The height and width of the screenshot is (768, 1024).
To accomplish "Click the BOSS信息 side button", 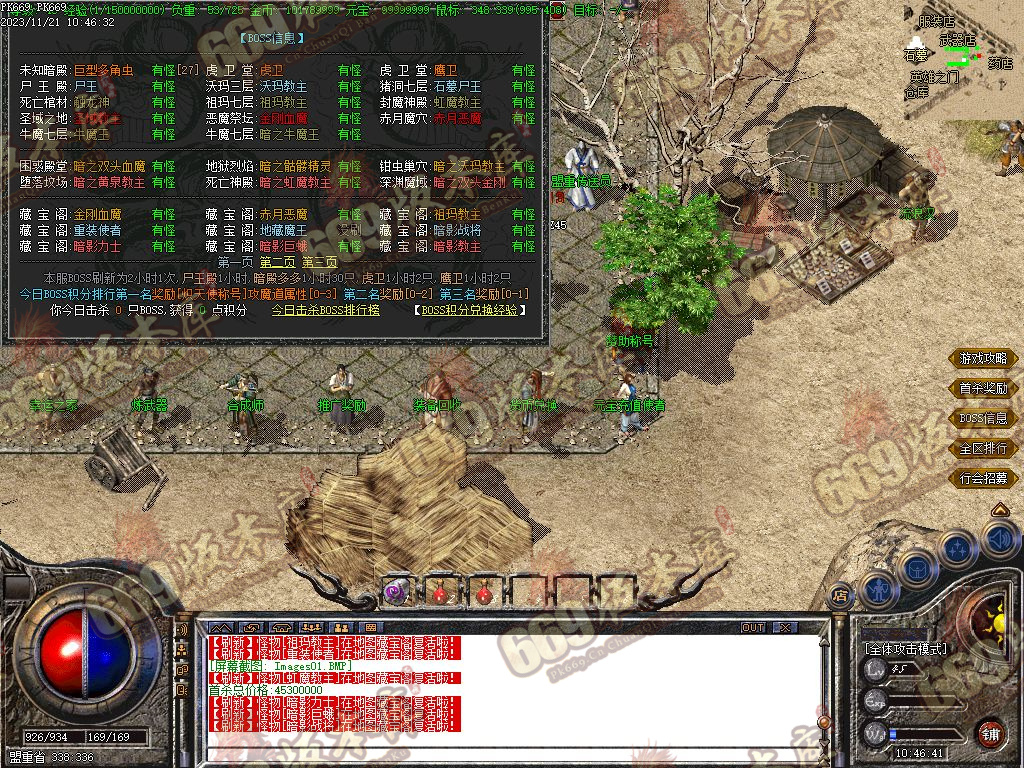I will coord(983,418).
